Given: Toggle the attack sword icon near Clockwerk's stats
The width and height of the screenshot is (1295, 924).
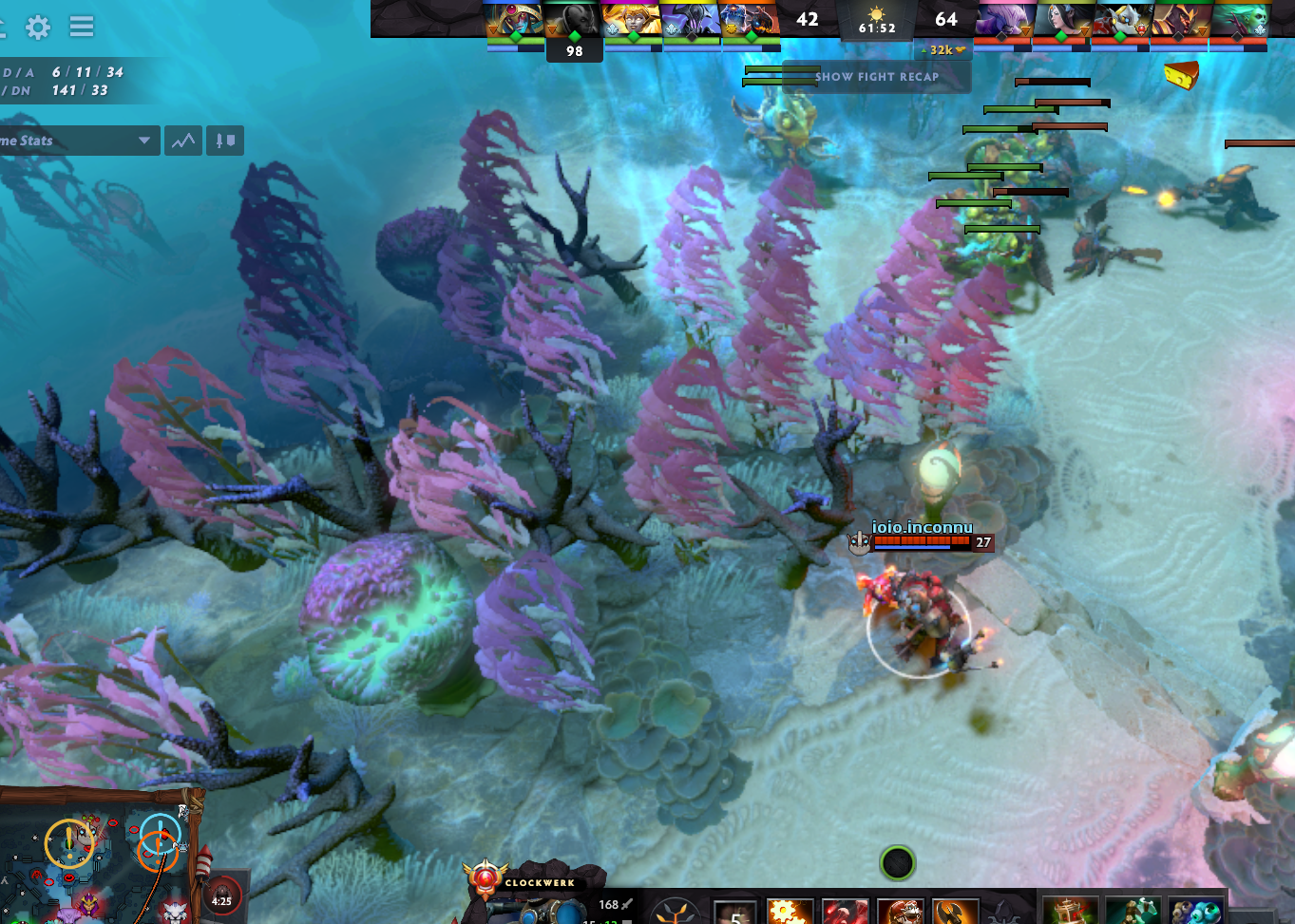Looking at the screenshot, I should [x=627, y=902].
